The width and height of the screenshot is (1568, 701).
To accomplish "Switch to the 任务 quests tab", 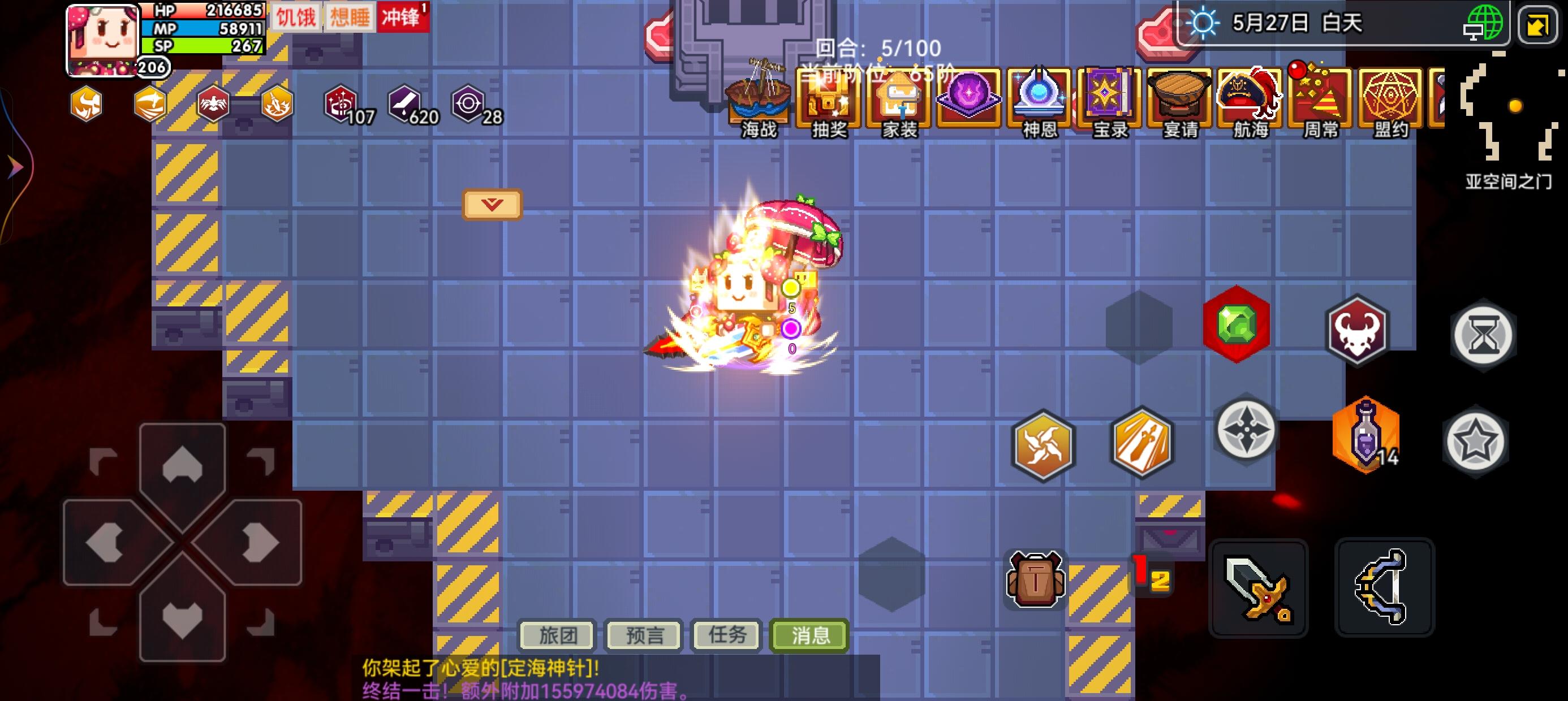I will pos(726,635).
